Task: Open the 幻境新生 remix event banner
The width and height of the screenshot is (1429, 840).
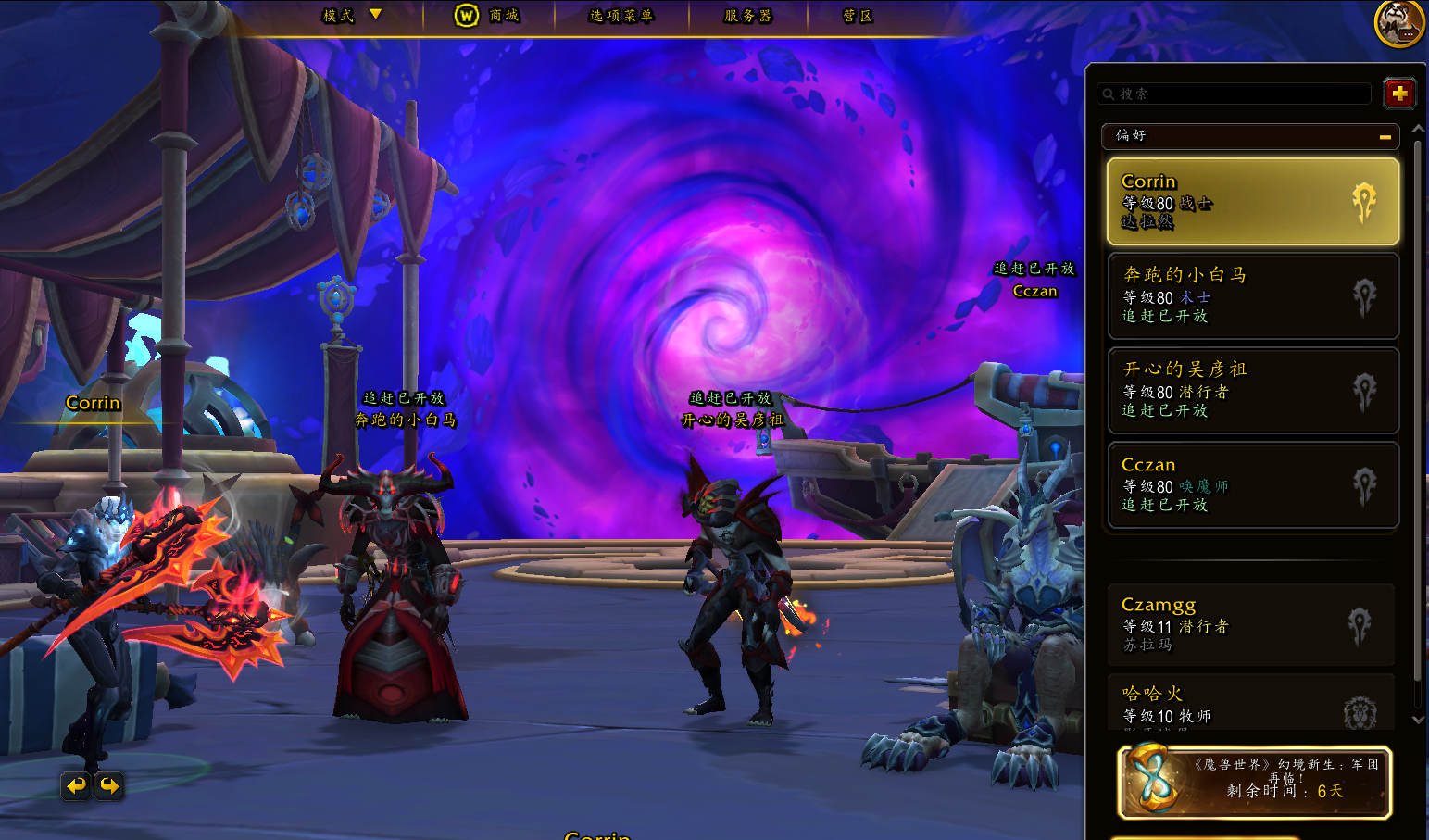Action: click(1255, 783)
